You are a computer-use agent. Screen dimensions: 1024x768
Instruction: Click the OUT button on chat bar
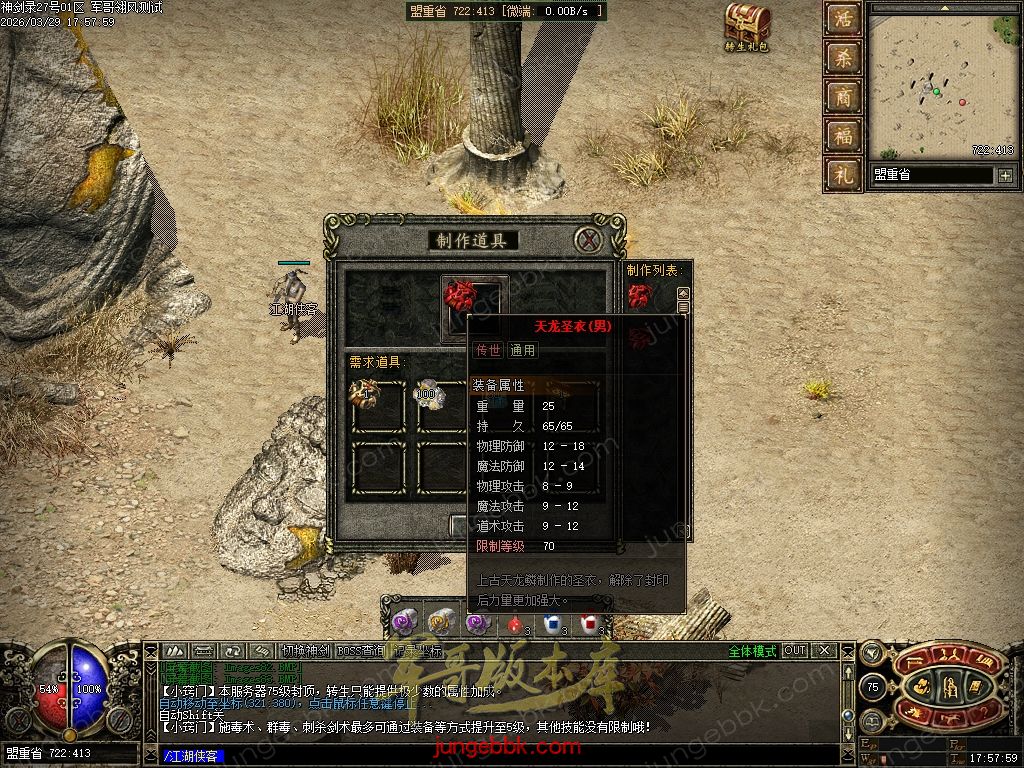[x=795, y=651]
